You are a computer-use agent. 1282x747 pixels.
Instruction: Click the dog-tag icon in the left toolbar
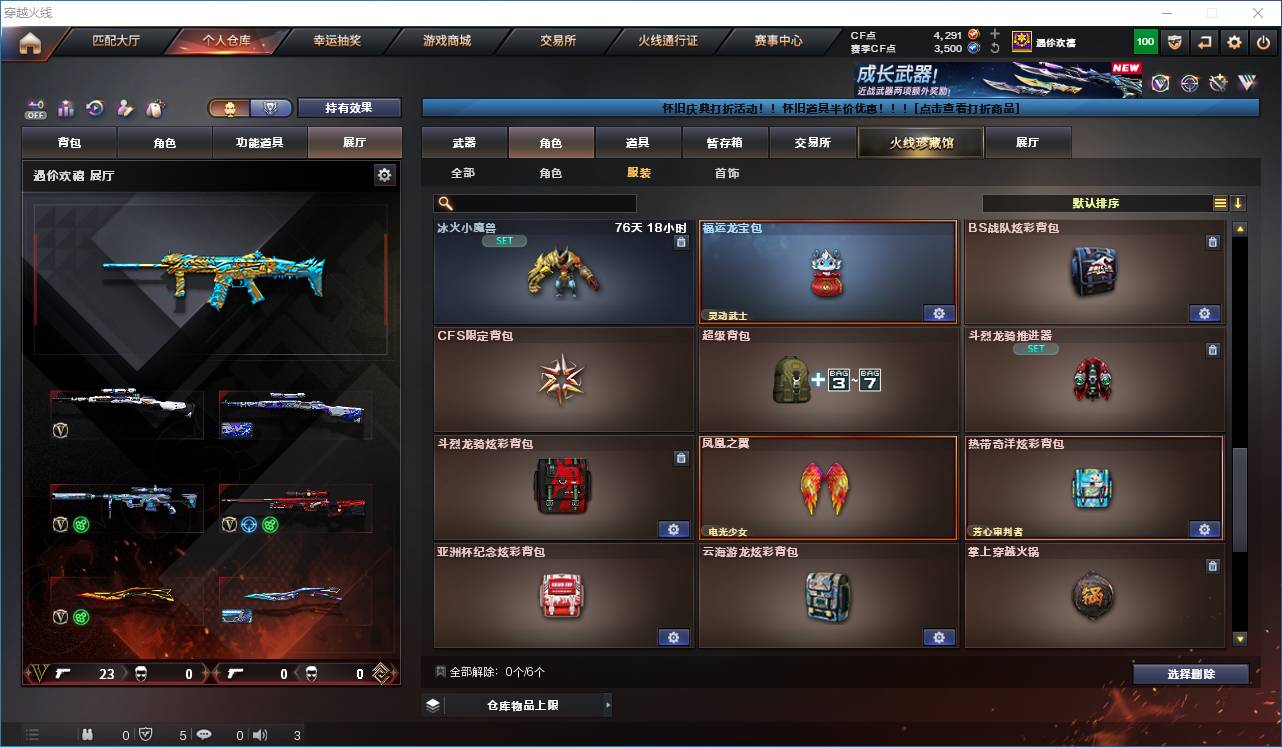pyautogui.click(x=156, y=108)
